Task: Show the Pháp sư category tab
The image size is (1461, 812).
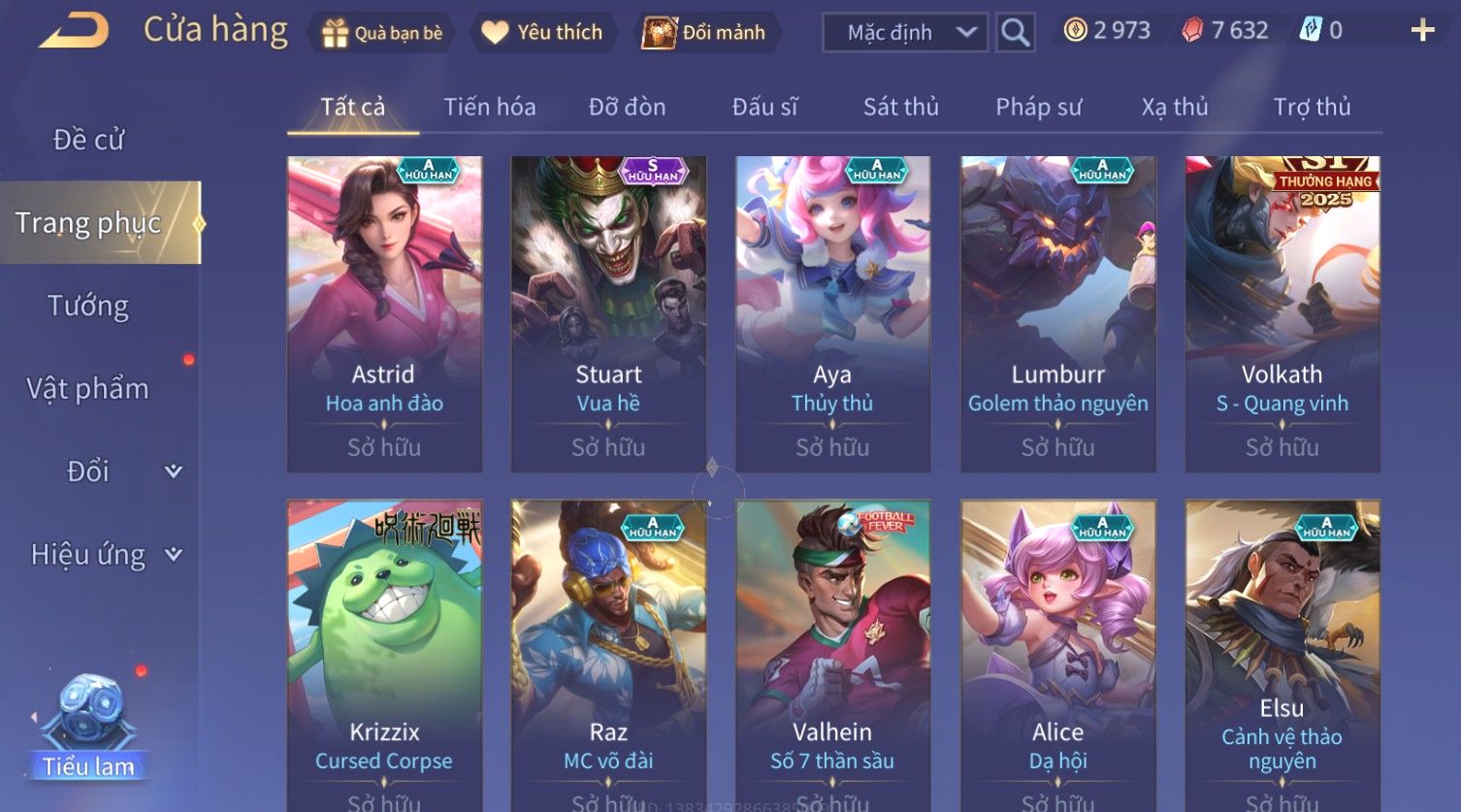Action: (x=1038, y=107)
